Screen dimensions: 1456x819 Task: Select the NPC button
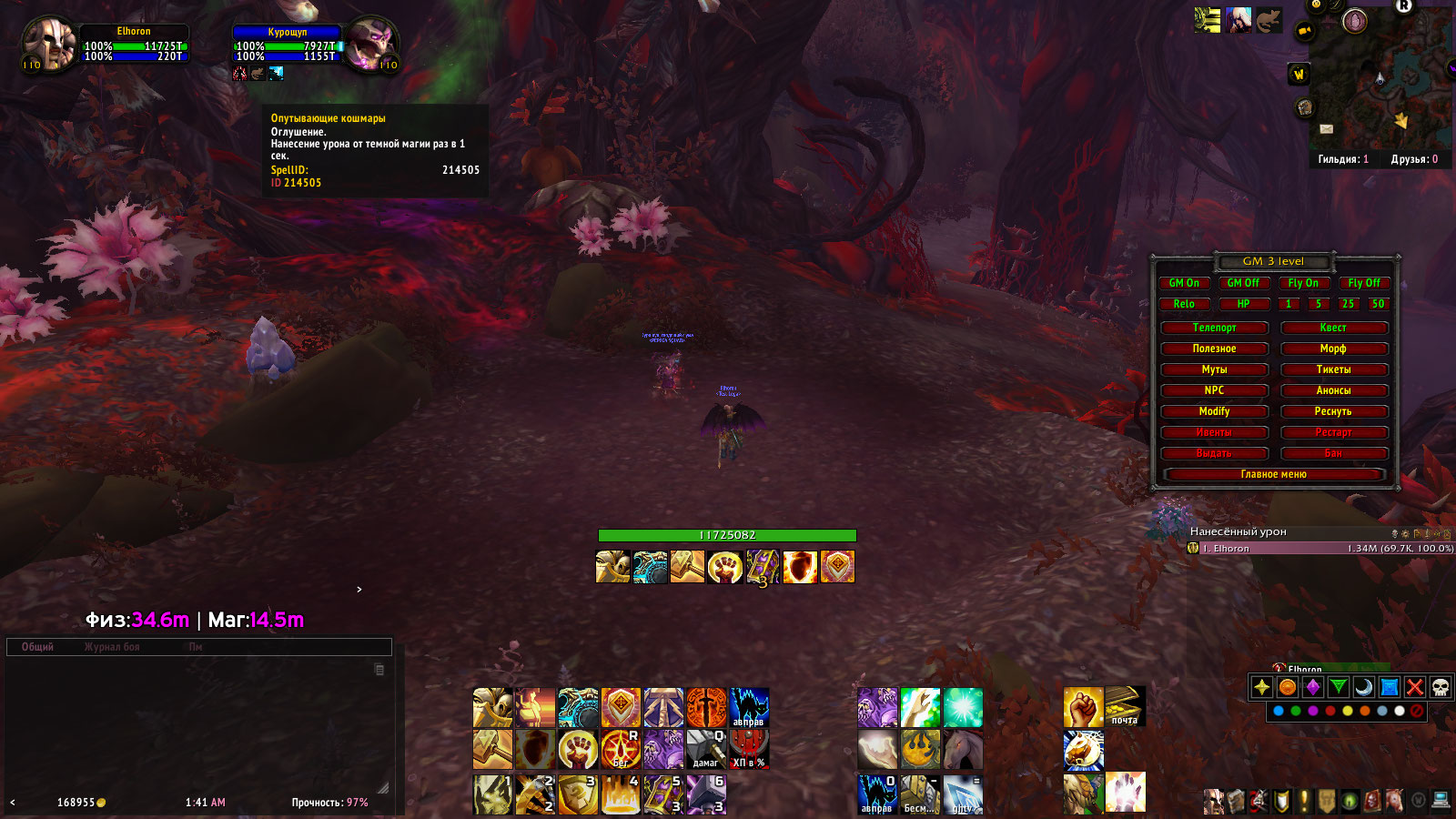[1214, 390]
